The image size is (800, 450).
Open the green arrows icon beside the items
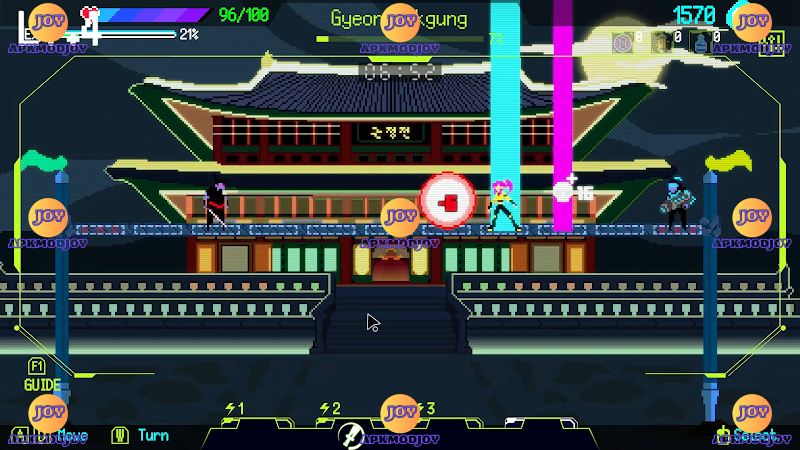pyautogui.click(x=771, y=42)
